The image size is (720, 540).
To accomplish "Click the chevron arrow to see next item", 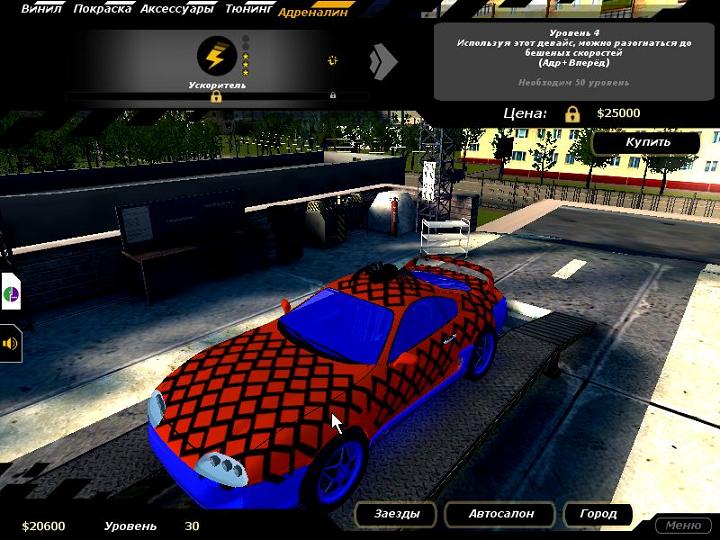I will 382,62.
